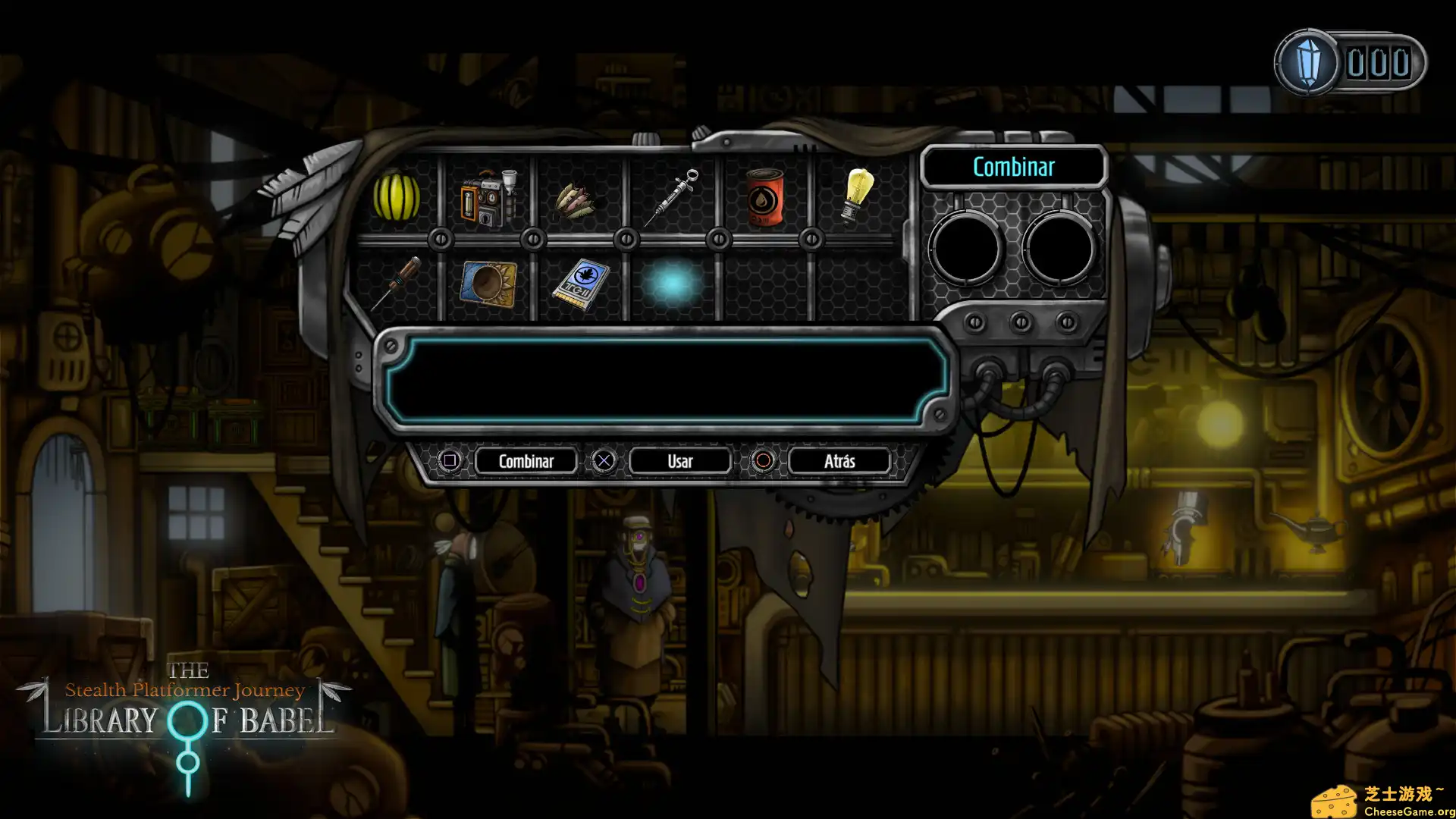Go back with the Atrás button

click(839, 461)
